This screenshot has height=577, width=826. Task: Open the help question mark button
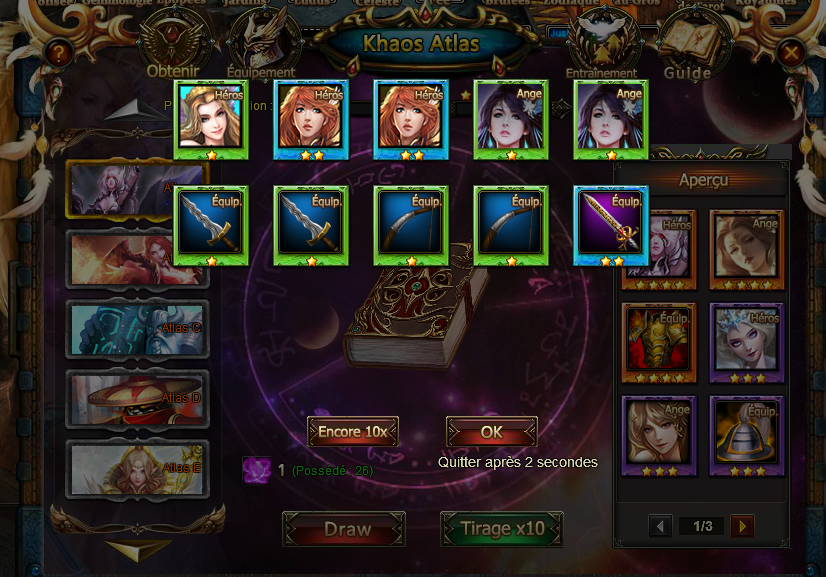point(59,53)
